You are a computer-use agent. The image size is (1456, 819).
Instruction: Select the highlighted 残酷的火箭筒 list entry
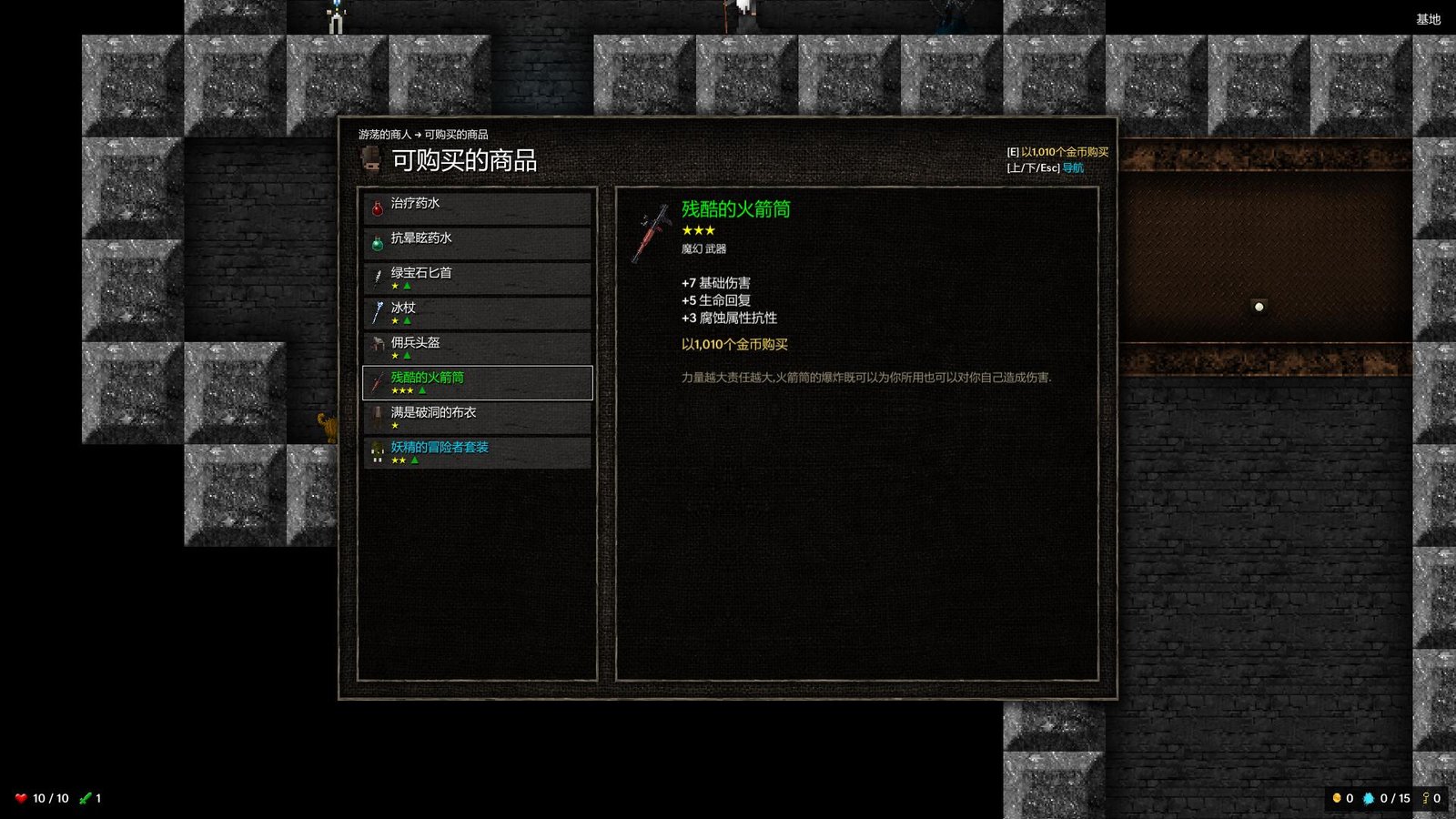click(x=477, y=382)
